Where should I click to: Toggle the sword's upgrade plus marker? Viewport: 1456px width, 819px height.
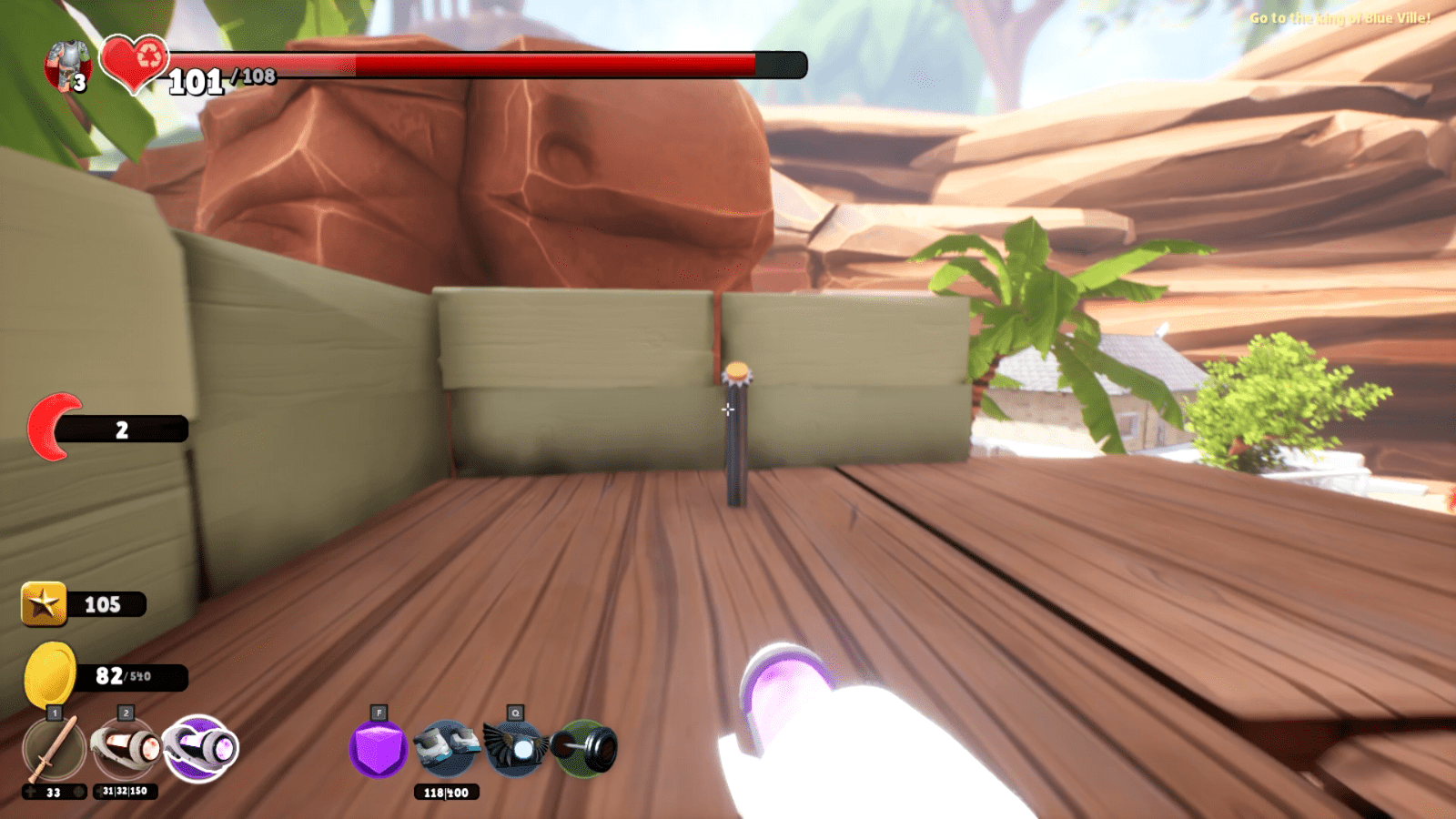pyautogui.click(x=30, y=793)
